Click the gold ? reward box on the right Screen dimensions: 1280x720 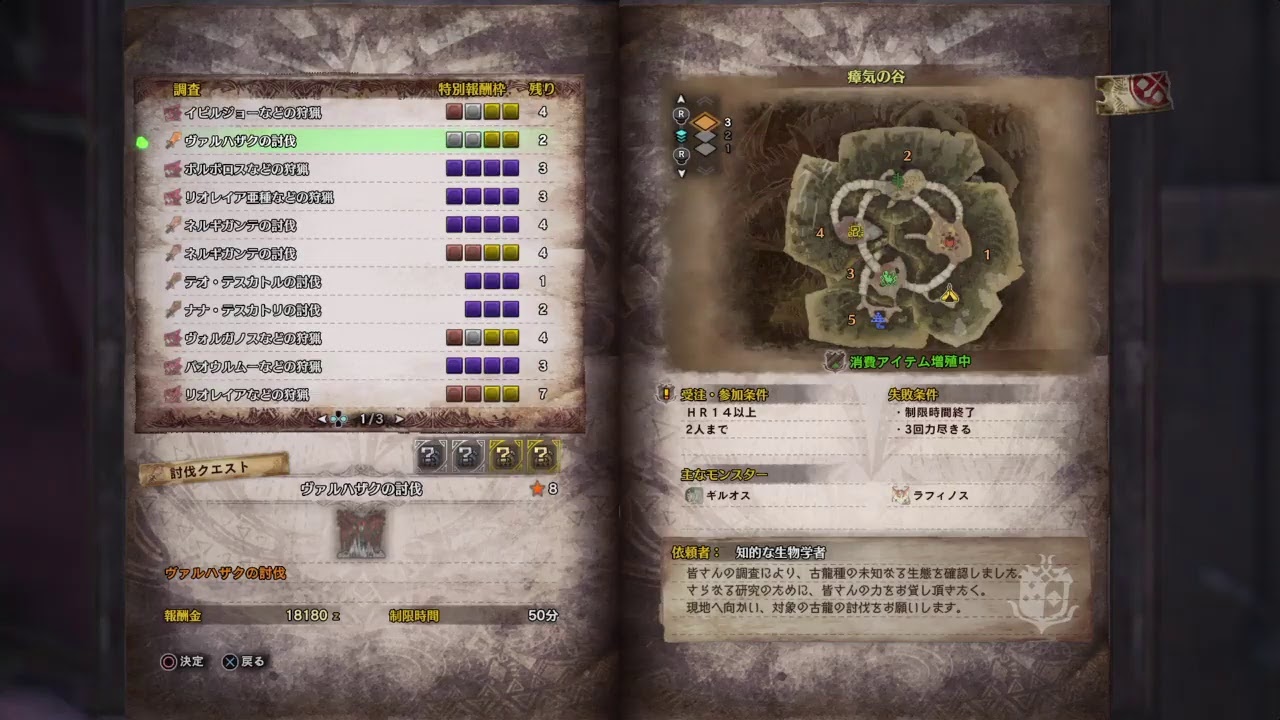tap(540, 456)
